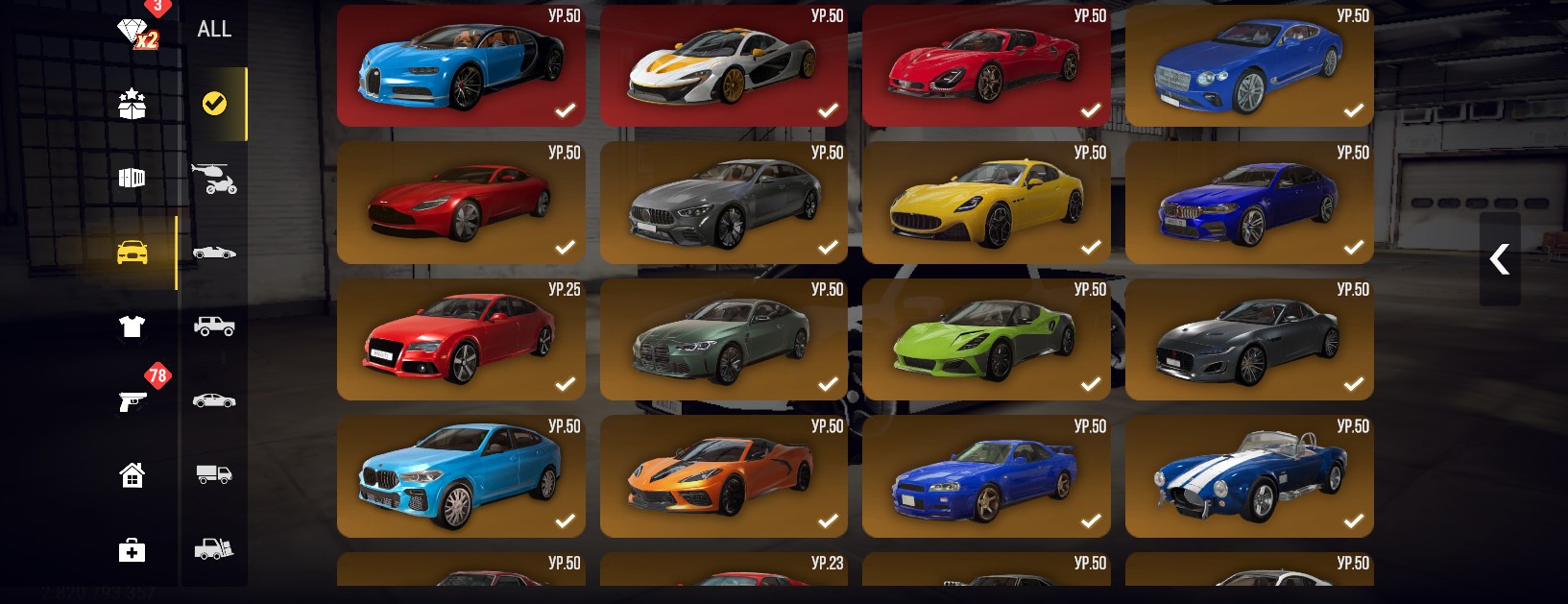Filter by sports car type
Image resolution: width=1568 pixels, height=604 pixels.
(x=214, y=253)
